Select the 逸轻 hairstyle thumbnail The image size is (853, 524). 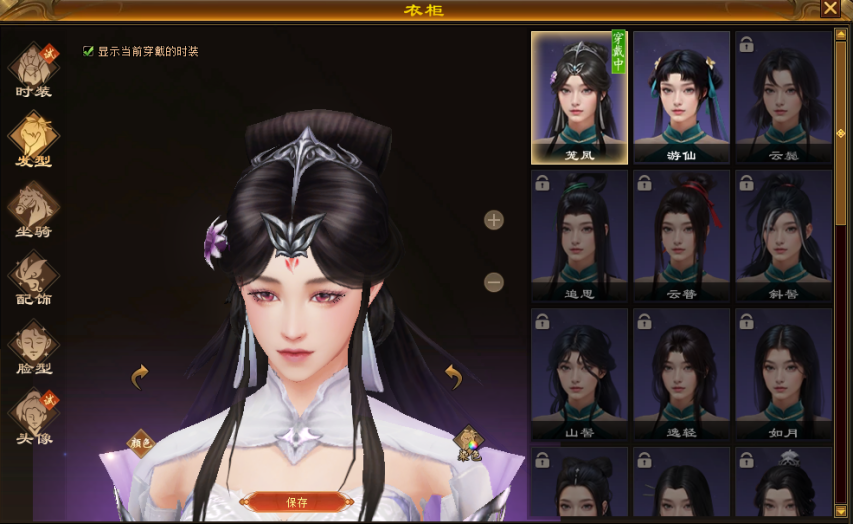pyautogui.click(x=681, y=375)
